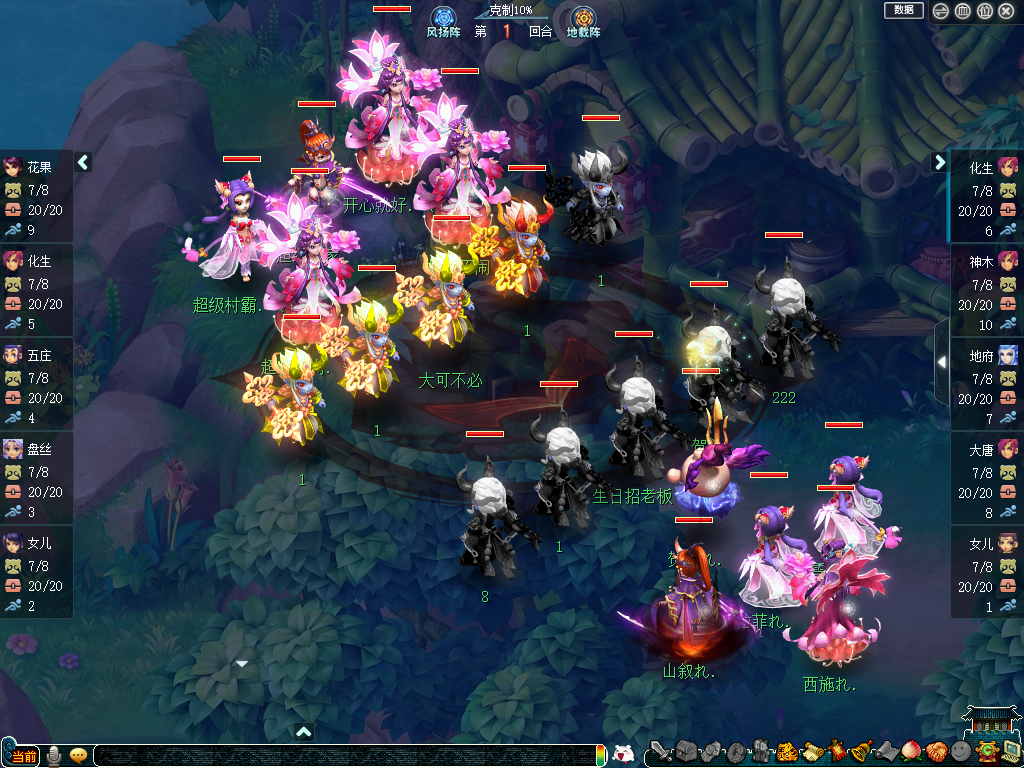The image size is (1024, 768).
Task: Select 大唐 in the right team list
Action: pos(987,473)
